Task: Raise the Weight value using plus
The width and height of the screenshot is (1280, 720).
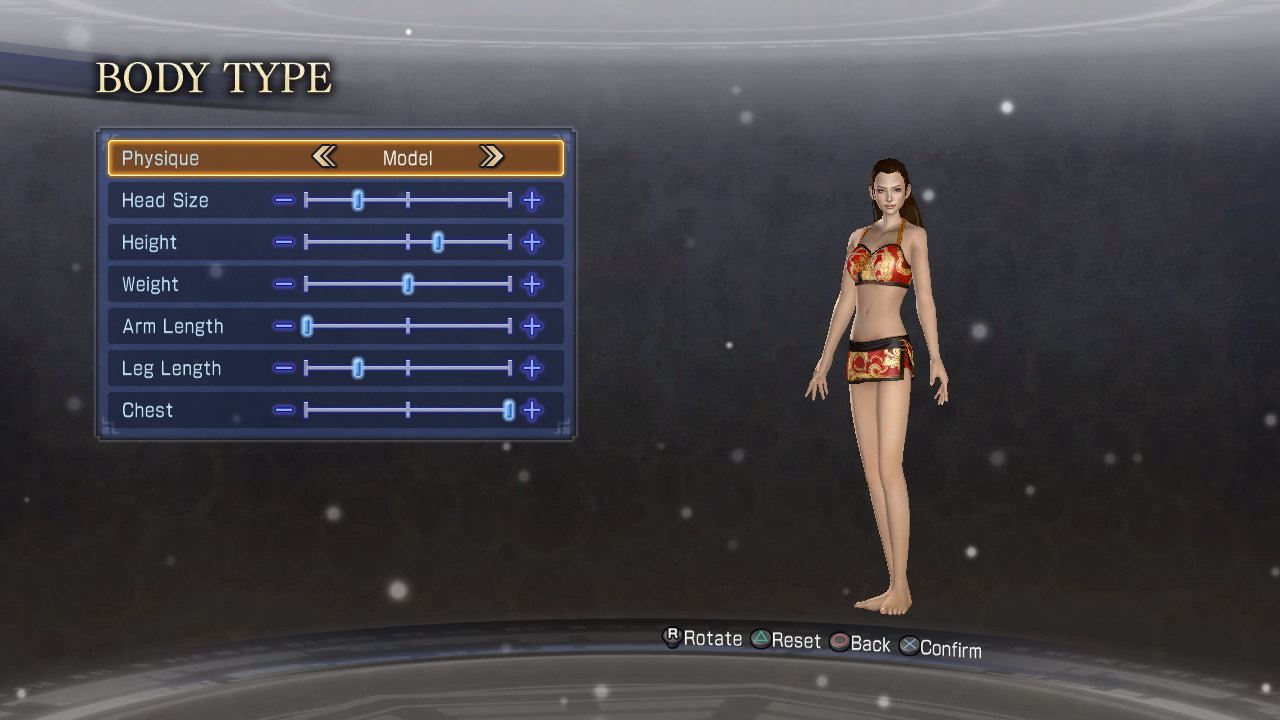Action: tap(532, 284)
